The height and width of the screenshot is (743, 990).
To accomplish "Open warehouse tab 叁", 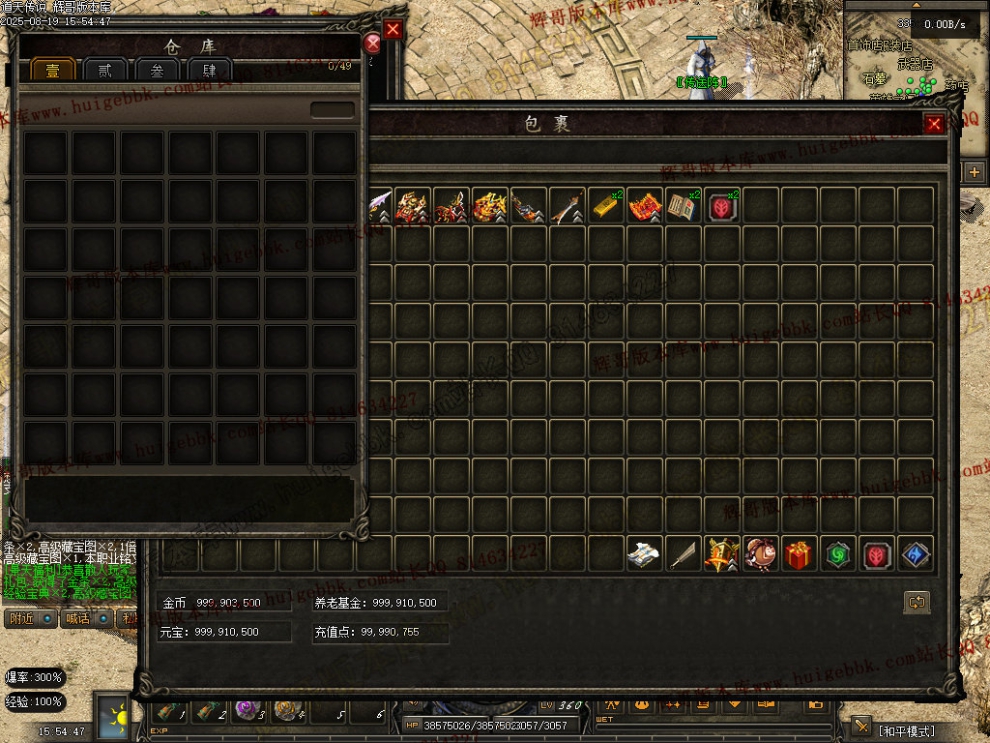I will coord(157,70).
